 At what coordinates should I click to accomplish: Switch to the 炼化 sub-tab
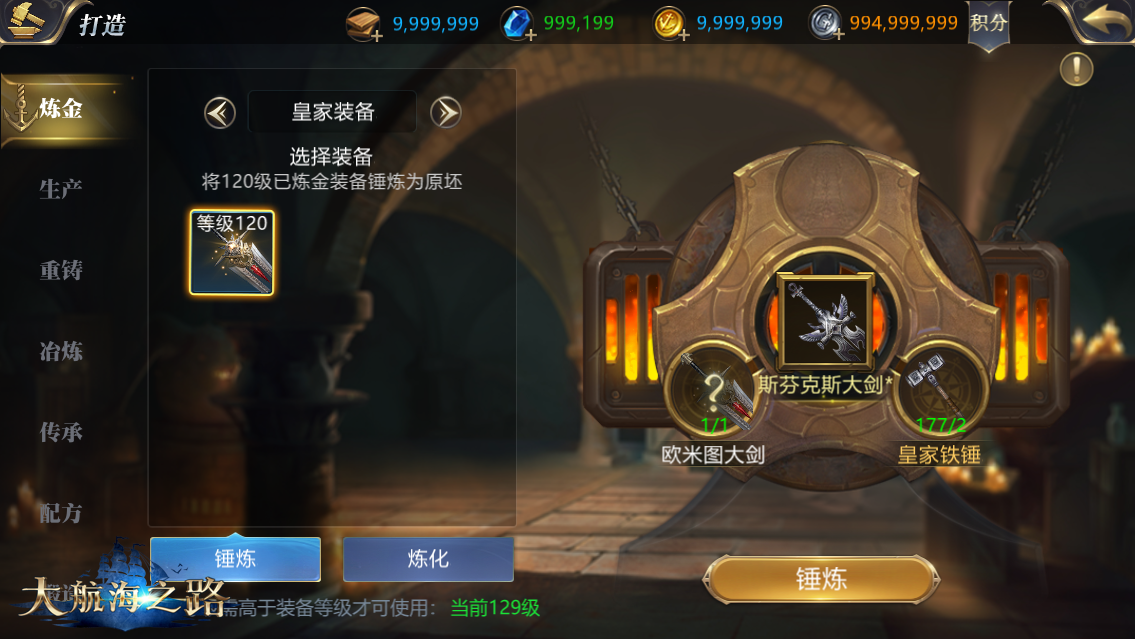point(428,559)
